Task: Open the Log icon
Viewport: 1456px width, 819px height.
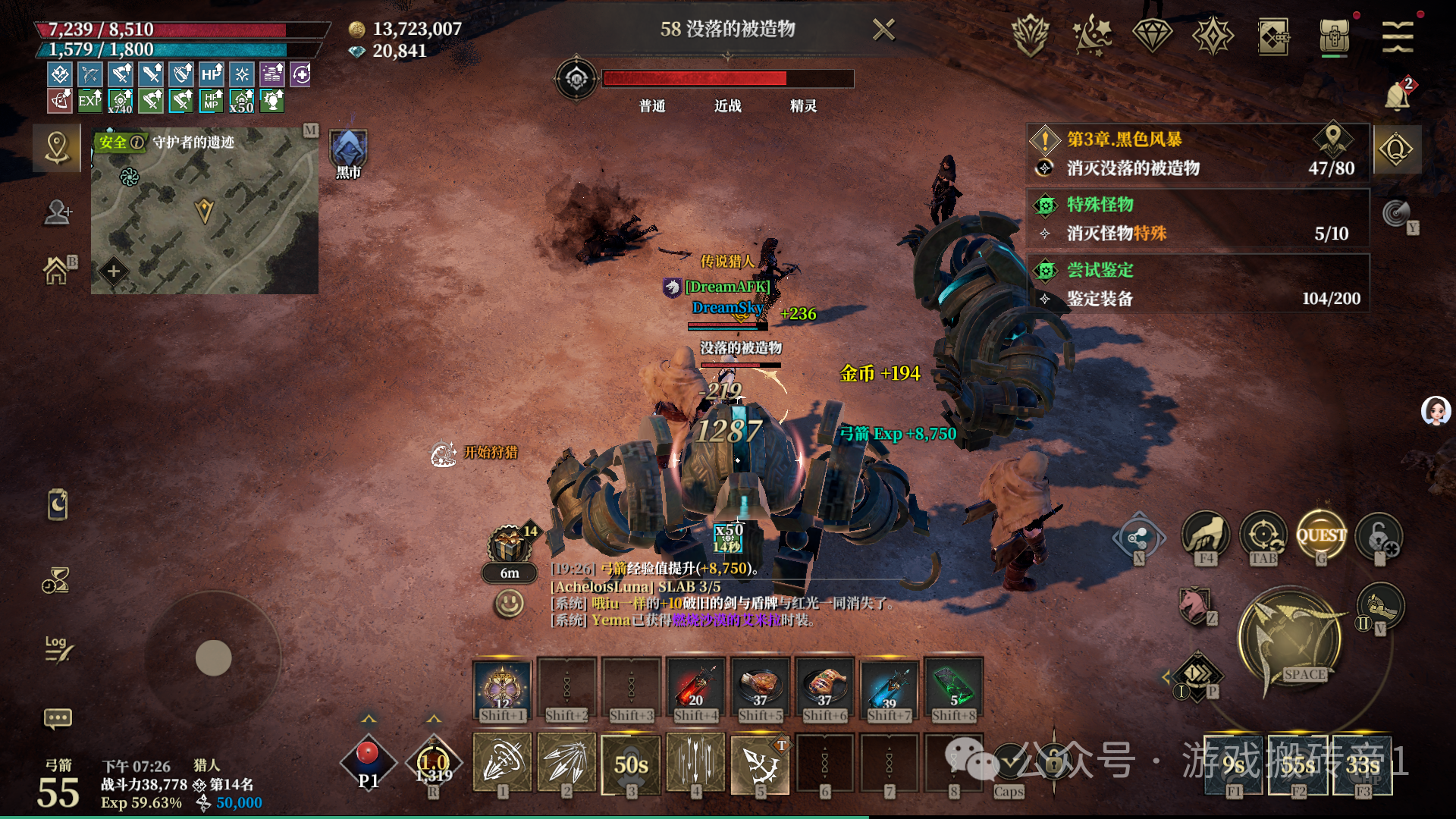Action: pyautogui.click(x=58, y=648)
